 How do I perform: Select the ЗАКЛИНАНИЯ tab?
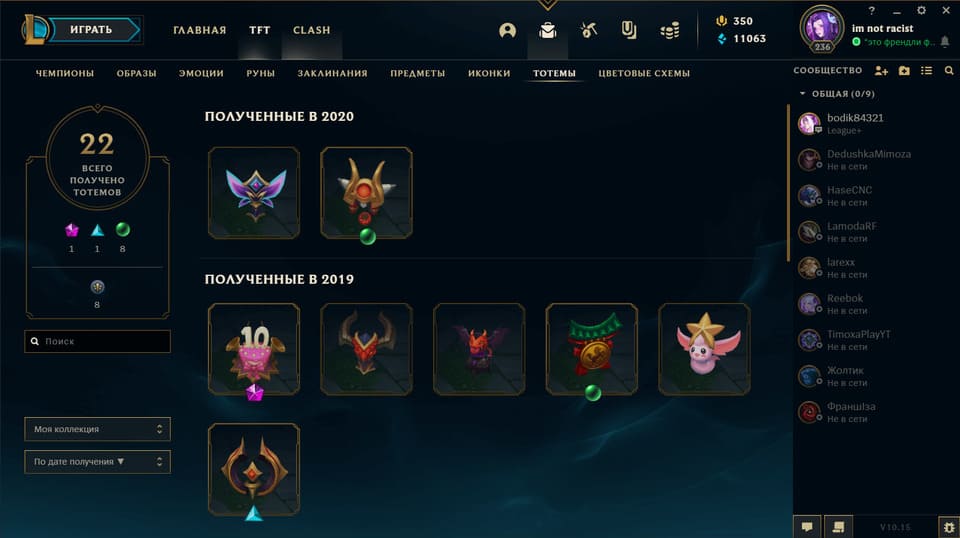tap(332, 73)
